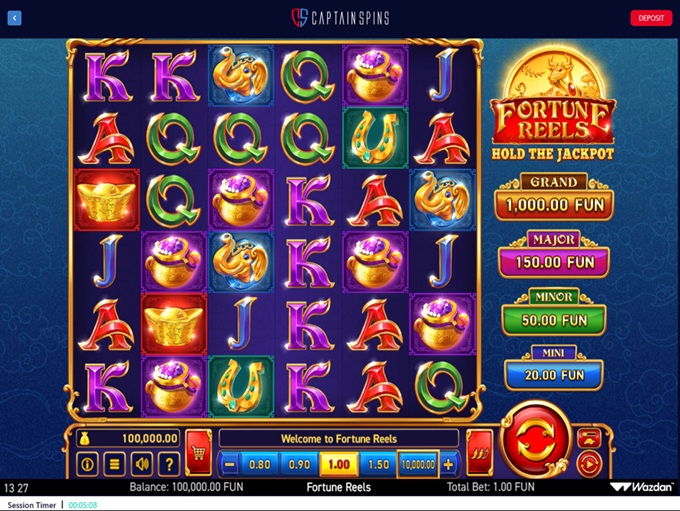680x511 pixels.
Task: Select the 10,000.00 bet value
Action: click(417, 464)
